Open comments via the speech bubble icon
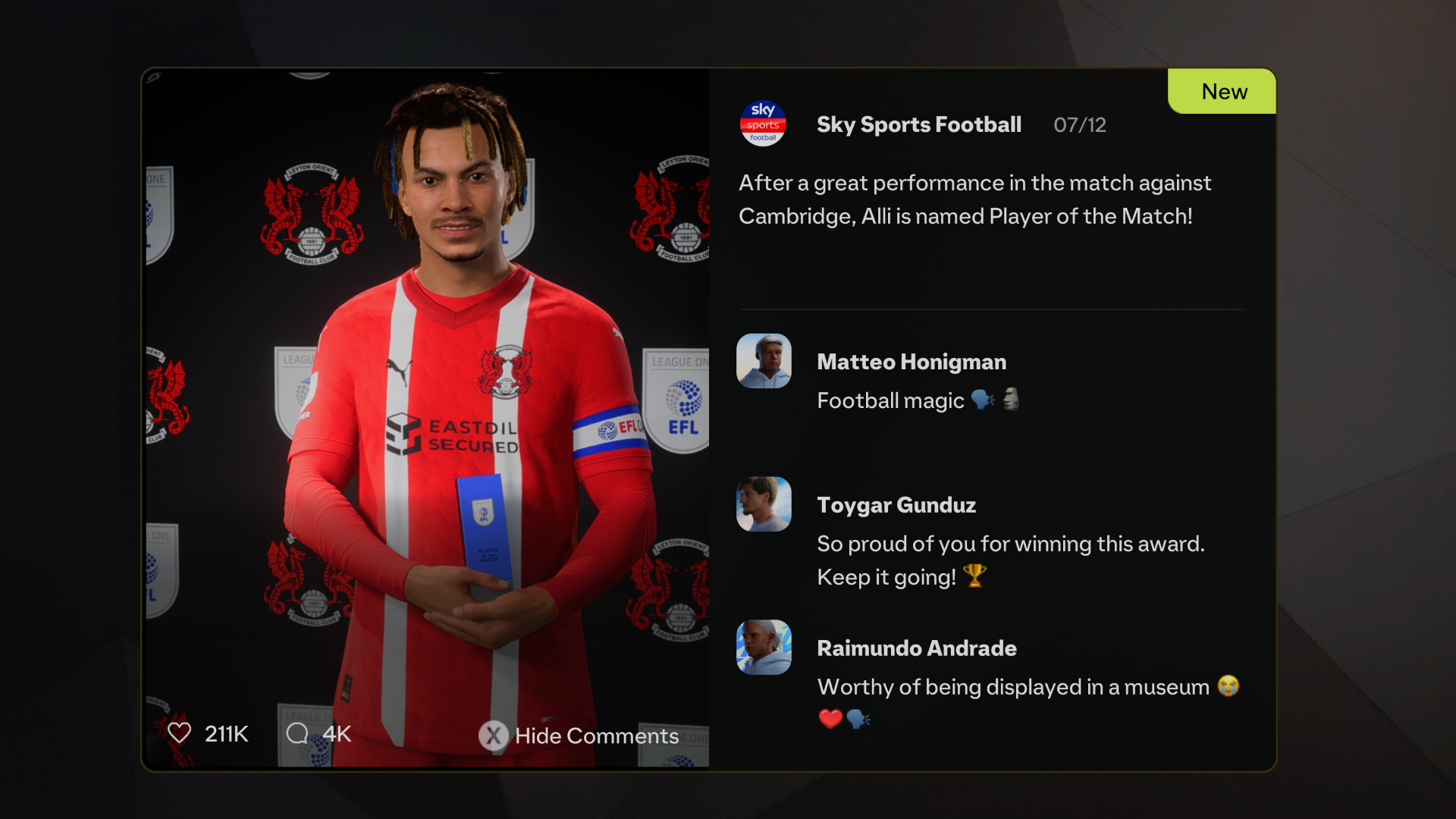Image resolution: width=1456 pixels, height=819 pixels. point(297,733)
